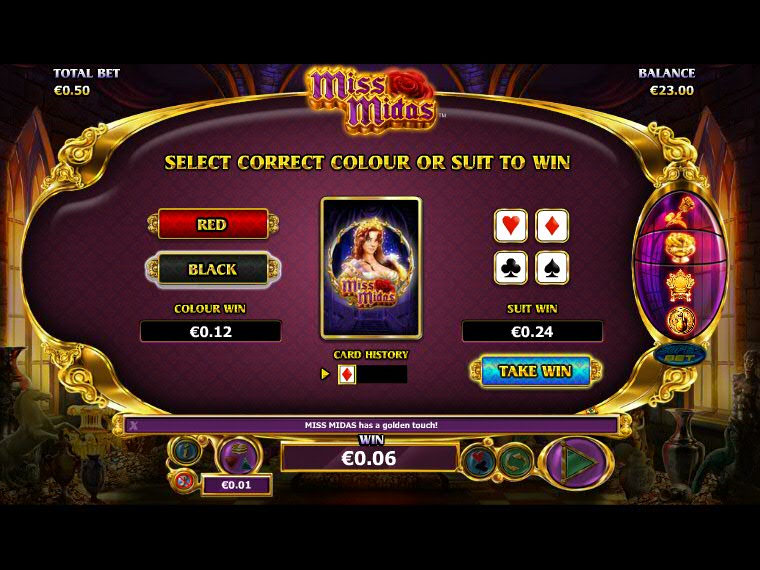Select the golden fruit bowl Super Bet level
The height and width of the screenshot is (570, 760).
pos(680,246)
